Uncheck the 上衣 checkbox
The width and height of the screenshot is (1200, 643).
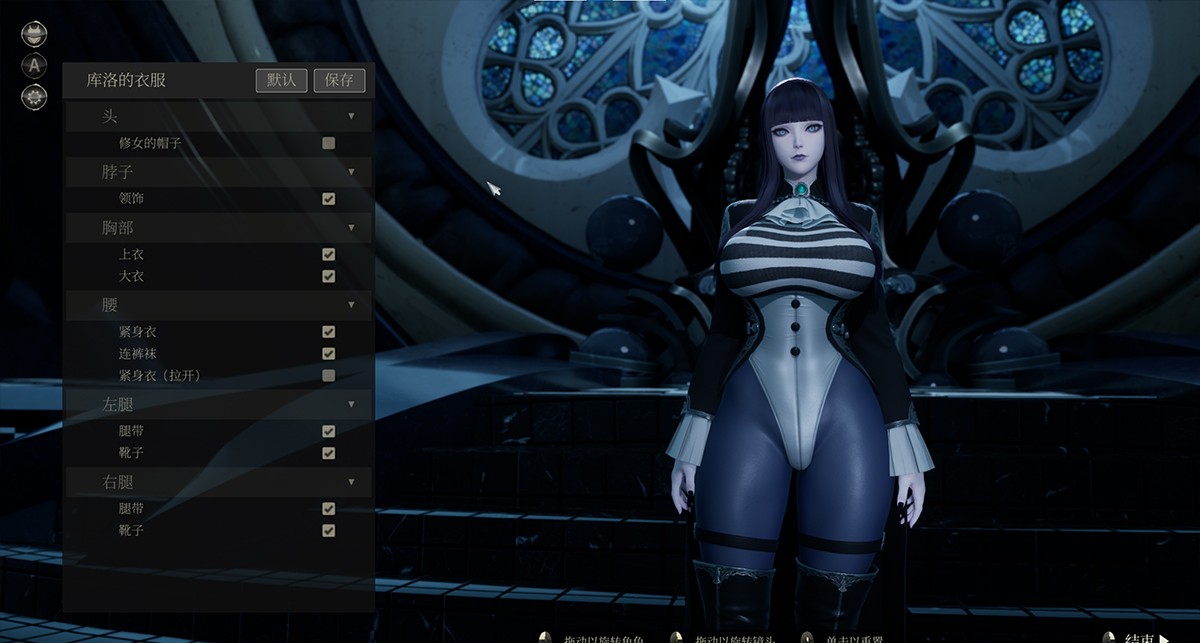[328, 254]
